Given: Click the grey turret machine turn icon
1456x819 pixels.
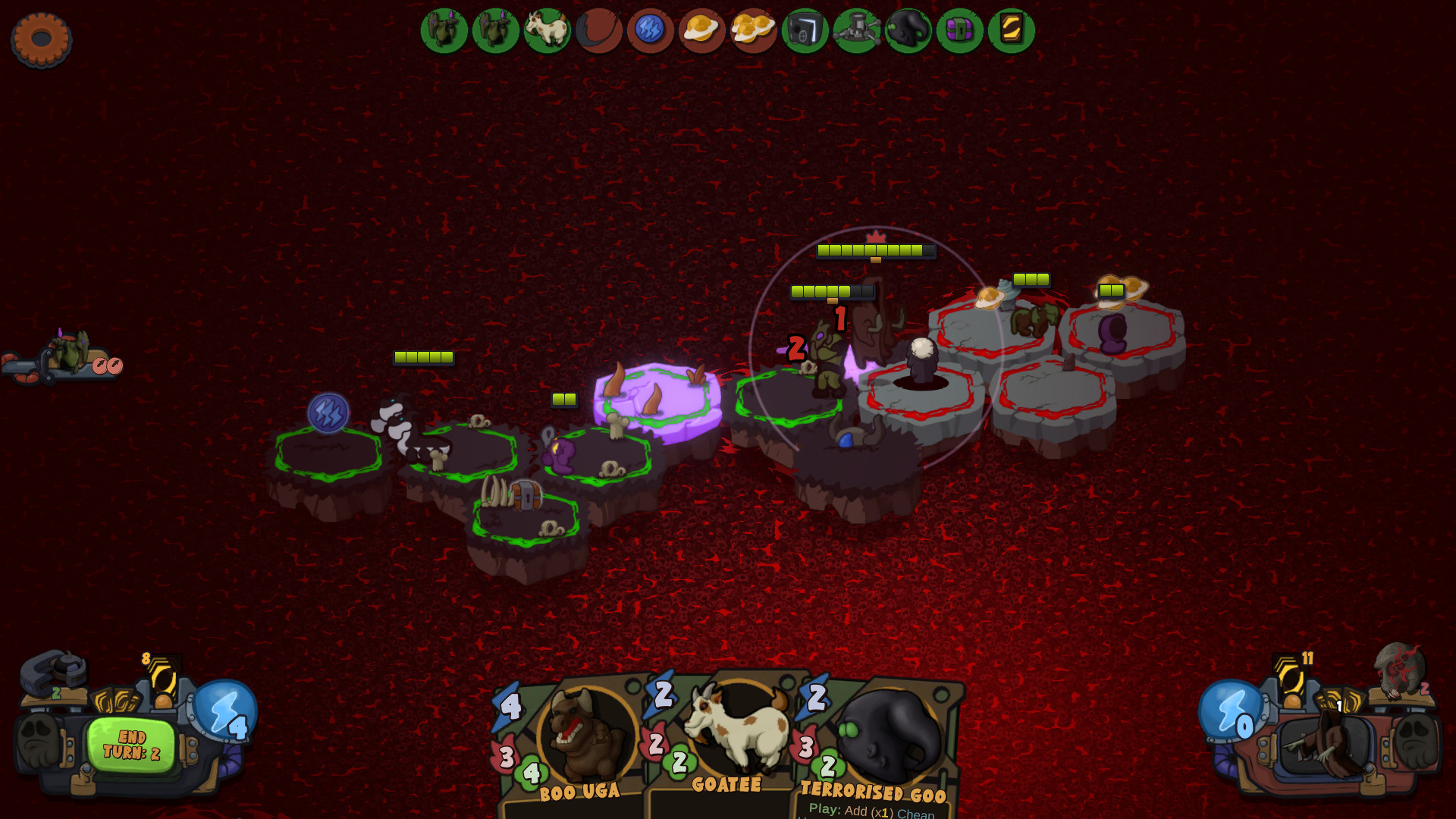Looking at the screenshot, I should [856, 30].
